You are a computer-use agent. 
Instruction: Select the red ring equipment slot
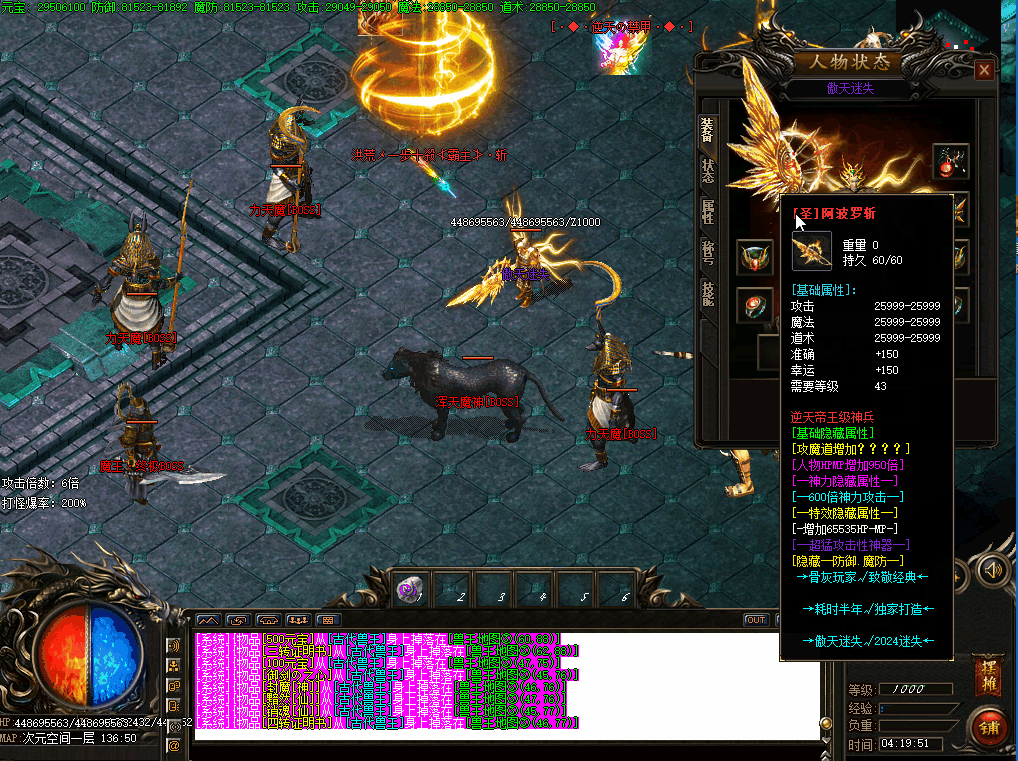754,305
